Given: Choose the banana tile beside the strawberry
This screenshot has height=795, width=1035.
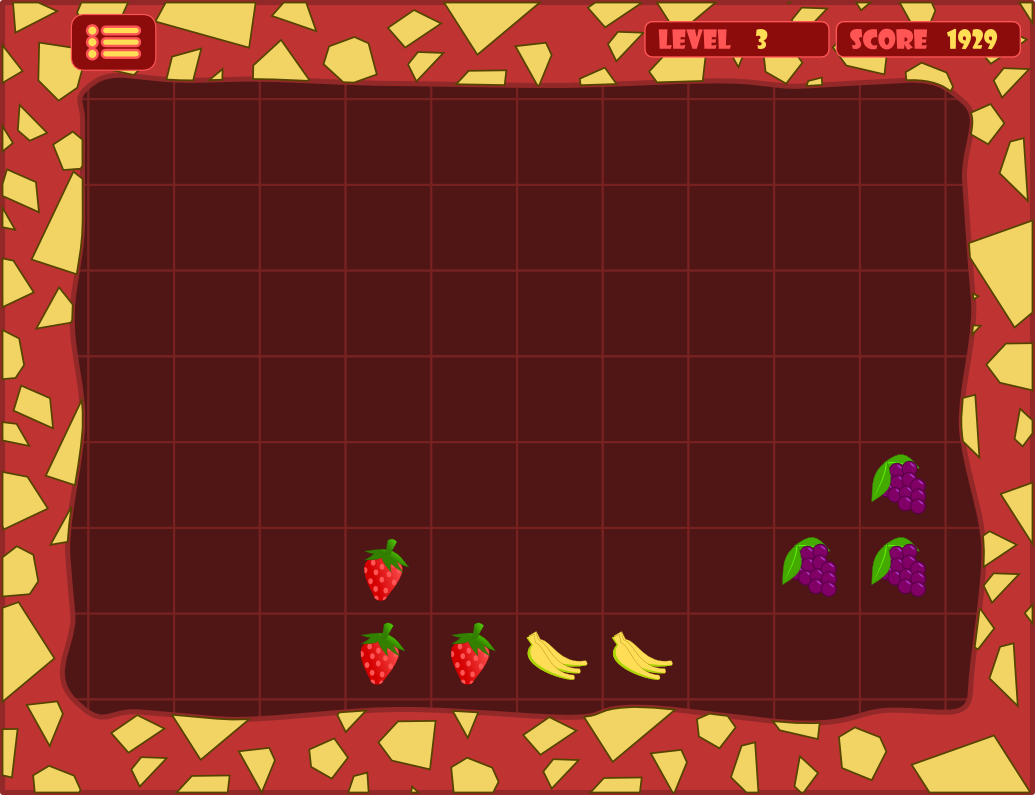Looking at the screenshot, I should click(x=555, y=656).
